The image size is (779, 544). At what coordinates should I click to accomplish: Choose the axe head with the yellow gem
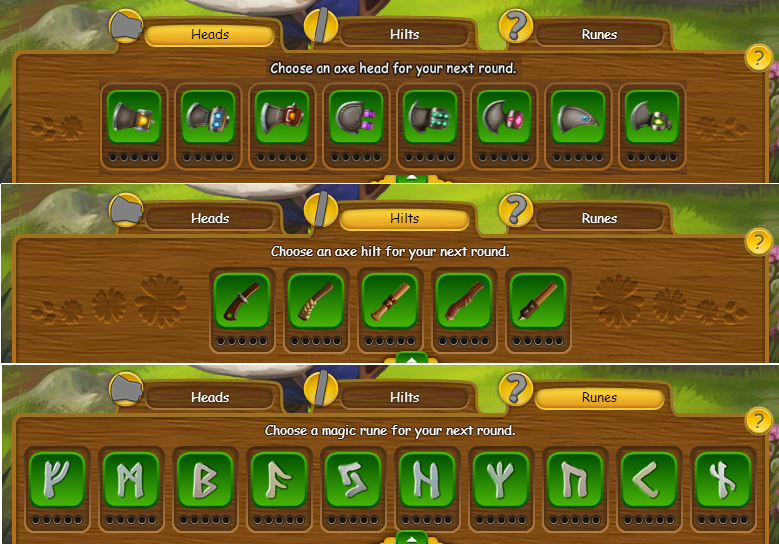point(134,118)
